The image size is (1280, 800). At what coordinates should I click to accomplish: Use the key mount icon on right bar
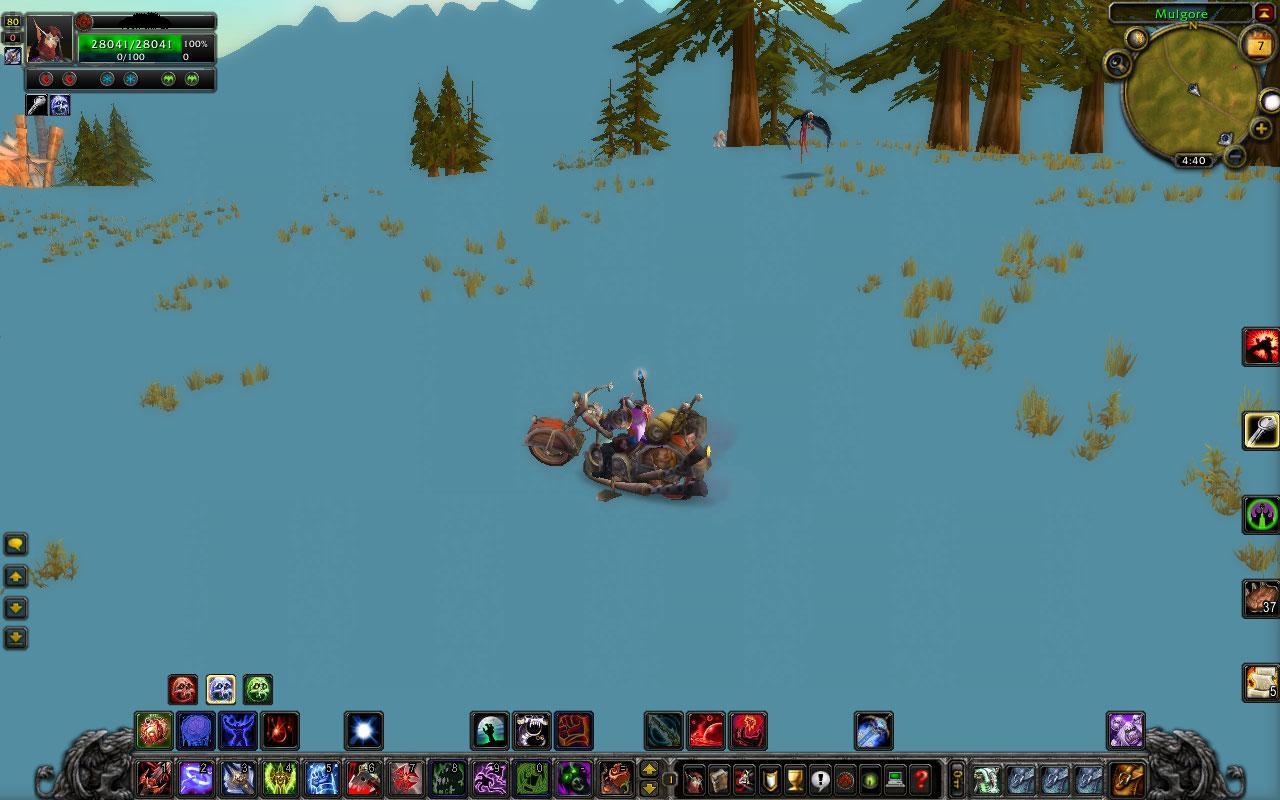(1261, 431)
